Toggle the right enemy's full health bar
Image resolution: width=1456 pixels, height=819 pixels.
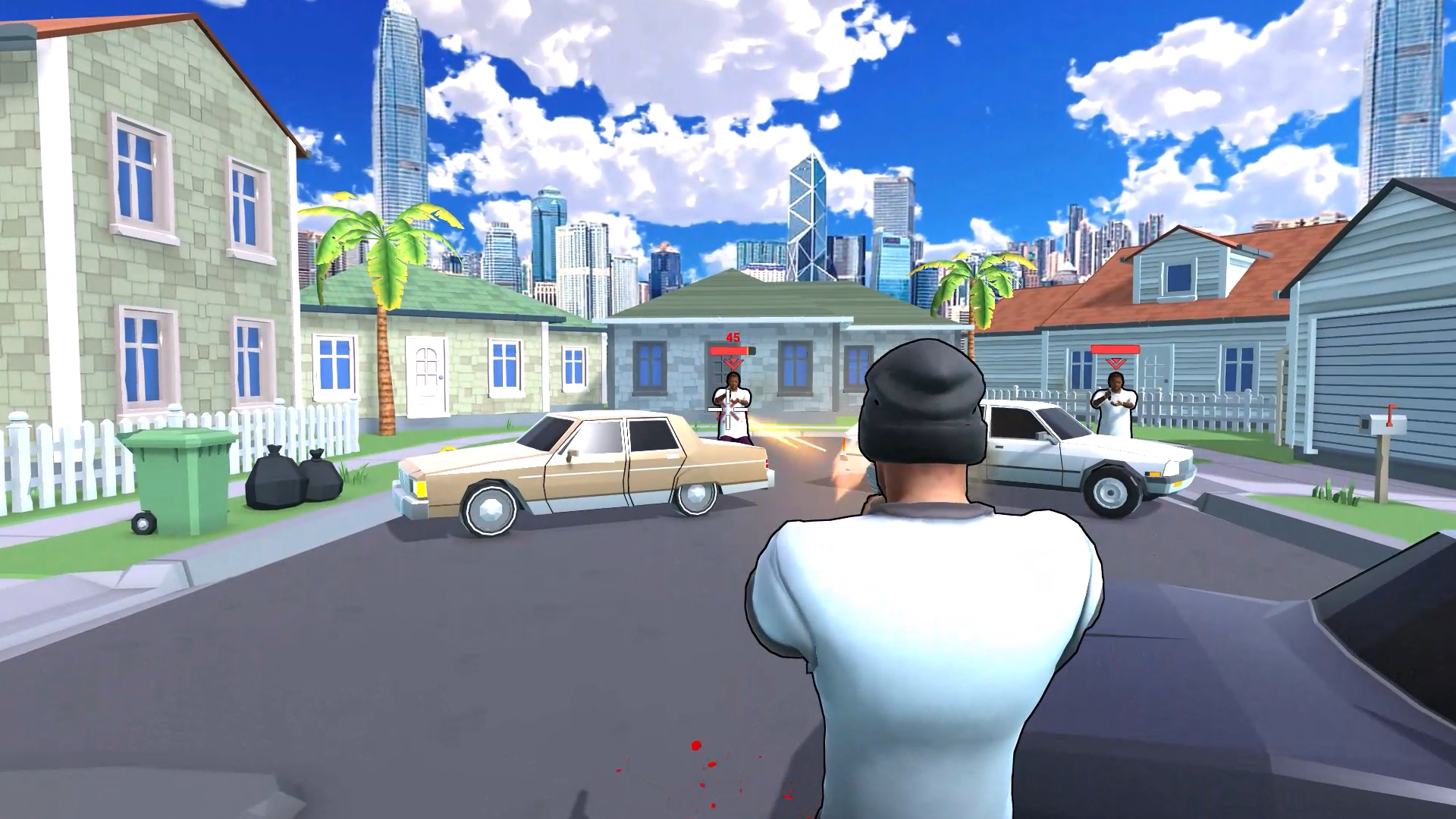pyautogui.click(x=1115, y=349)
